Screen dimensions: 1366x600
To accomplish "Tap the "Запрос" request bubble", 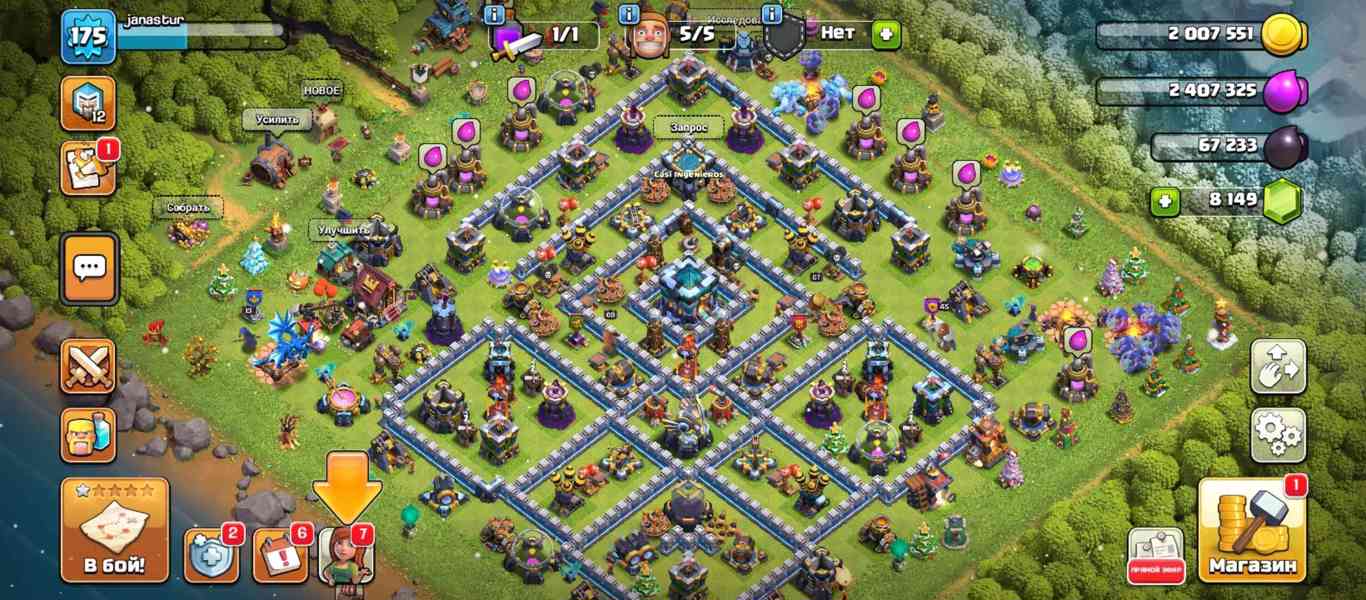I will pos(689,128).
